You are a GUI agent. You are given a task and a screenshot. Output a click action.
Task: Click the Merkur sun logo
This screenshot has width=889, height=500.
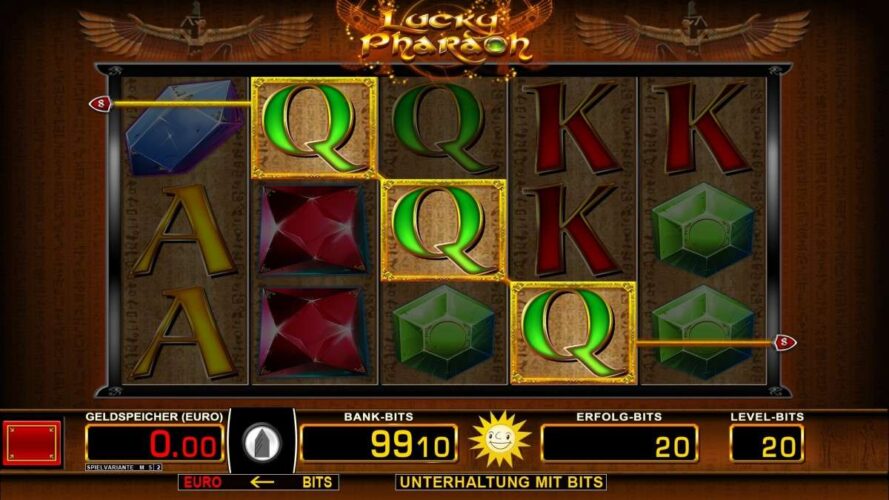click(x=498, y=439)
